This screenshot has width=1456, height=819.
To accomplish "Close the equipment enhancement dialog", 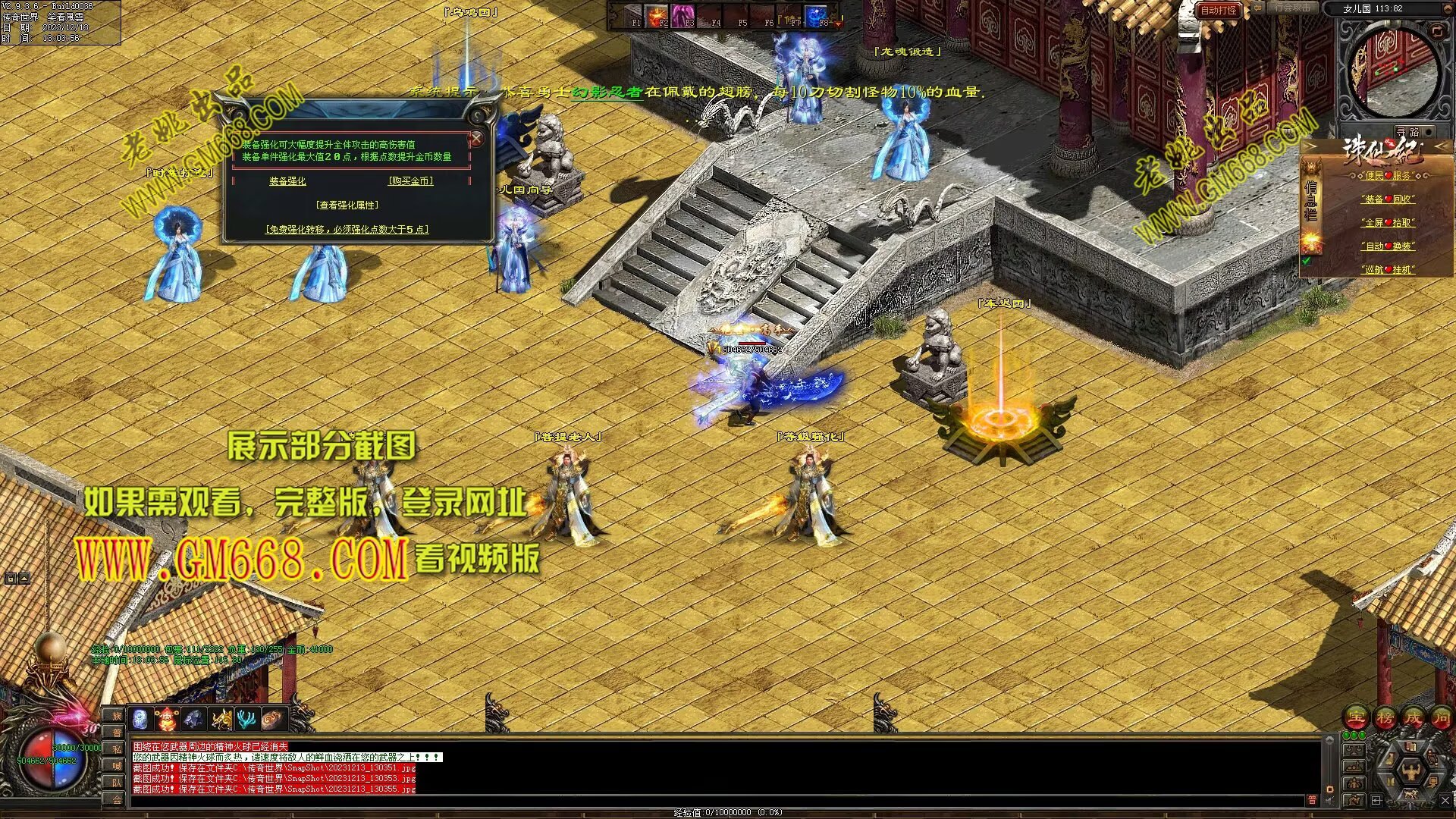I will coord(476,139).
